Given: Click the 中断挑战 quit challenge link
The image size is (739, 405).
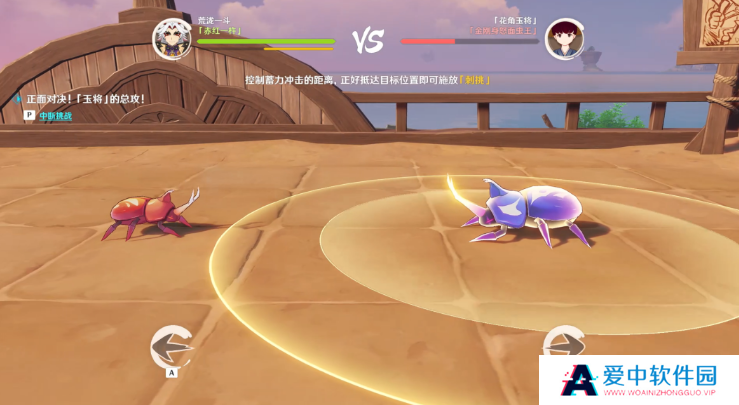Looking at the screenshot, I should click(x=55, y=116).
